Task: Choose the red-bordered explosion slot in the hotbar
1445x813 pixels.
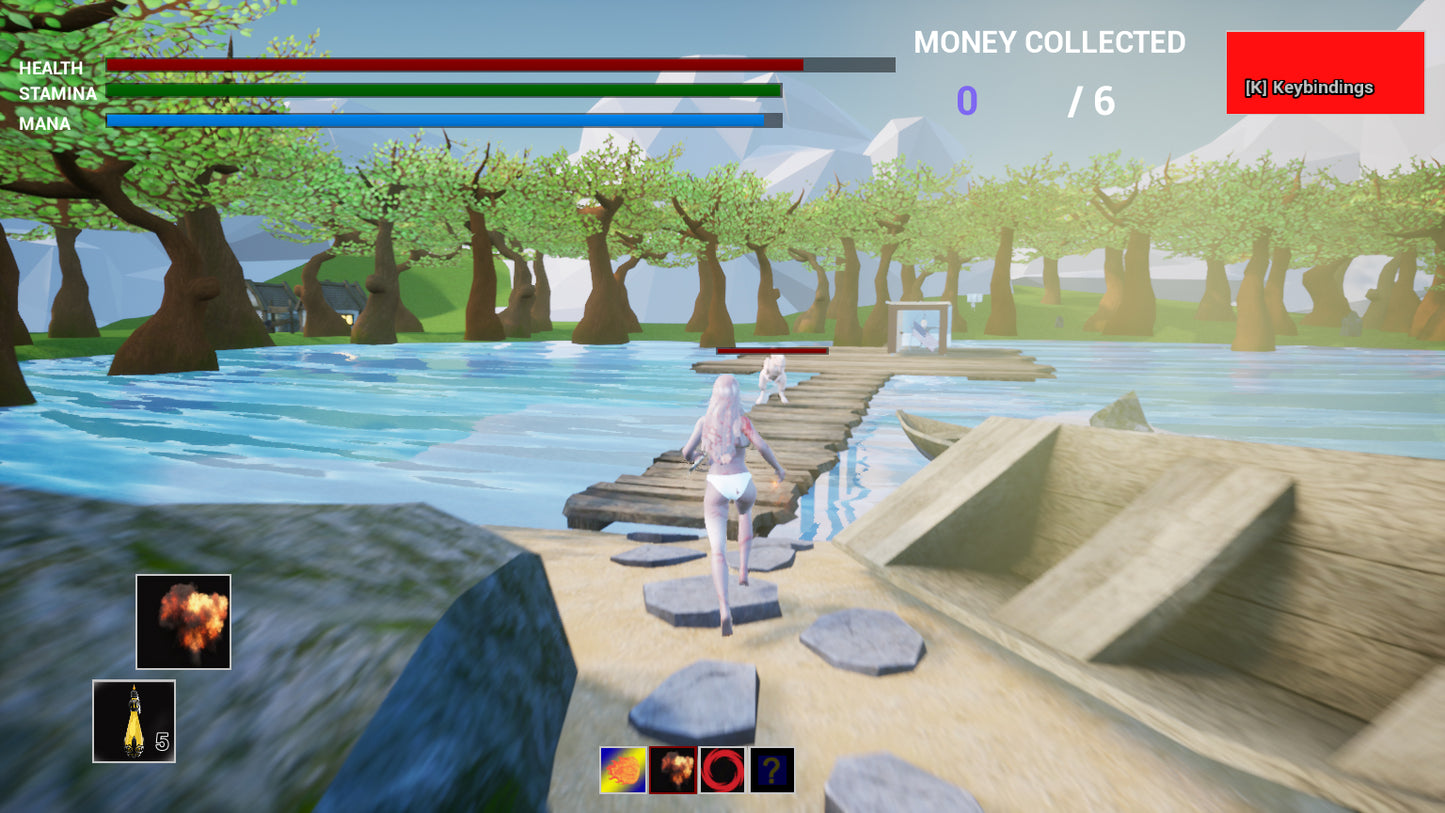Action: click(x=672, y=770)
